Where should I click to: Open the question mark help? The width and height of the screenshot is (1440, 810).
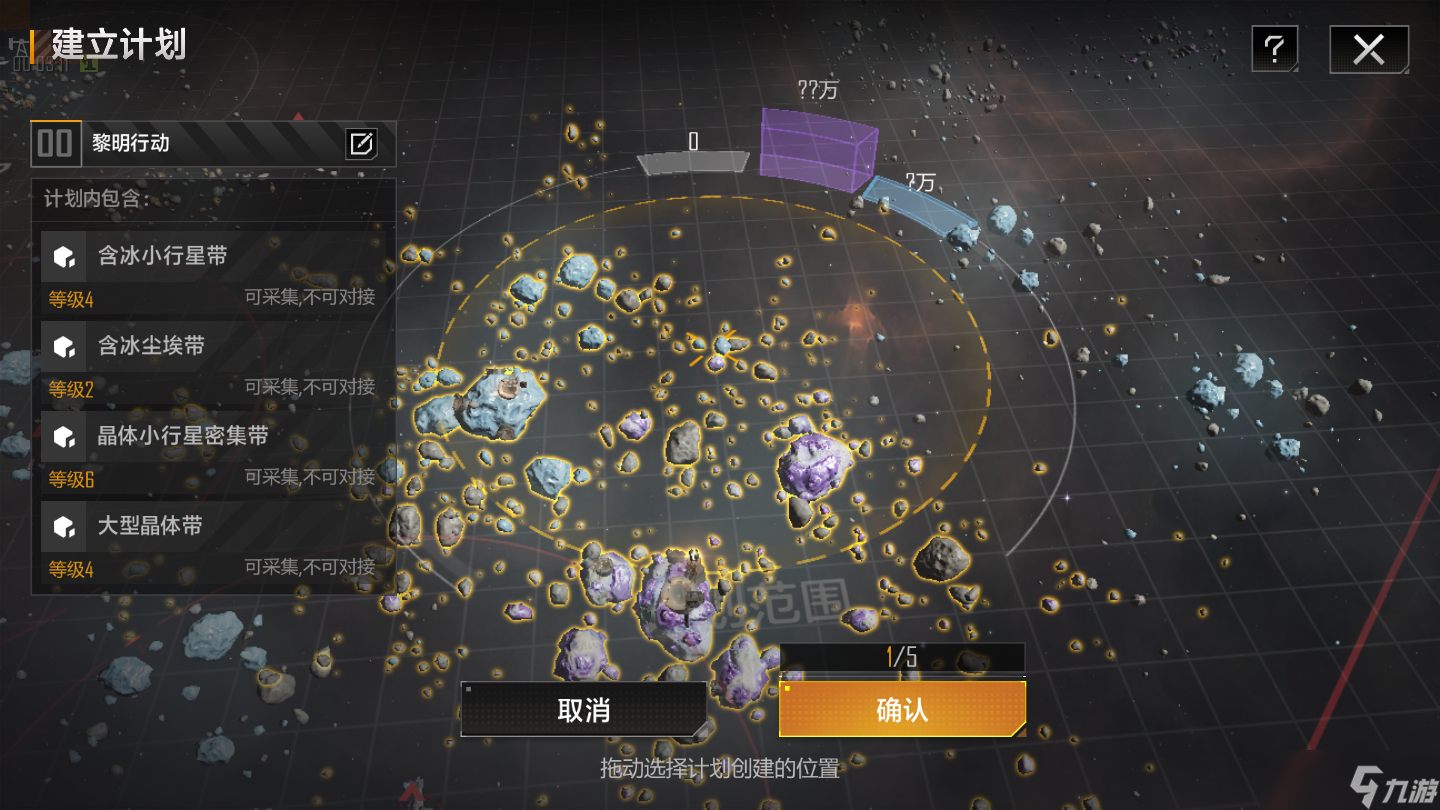point(1274,49)
